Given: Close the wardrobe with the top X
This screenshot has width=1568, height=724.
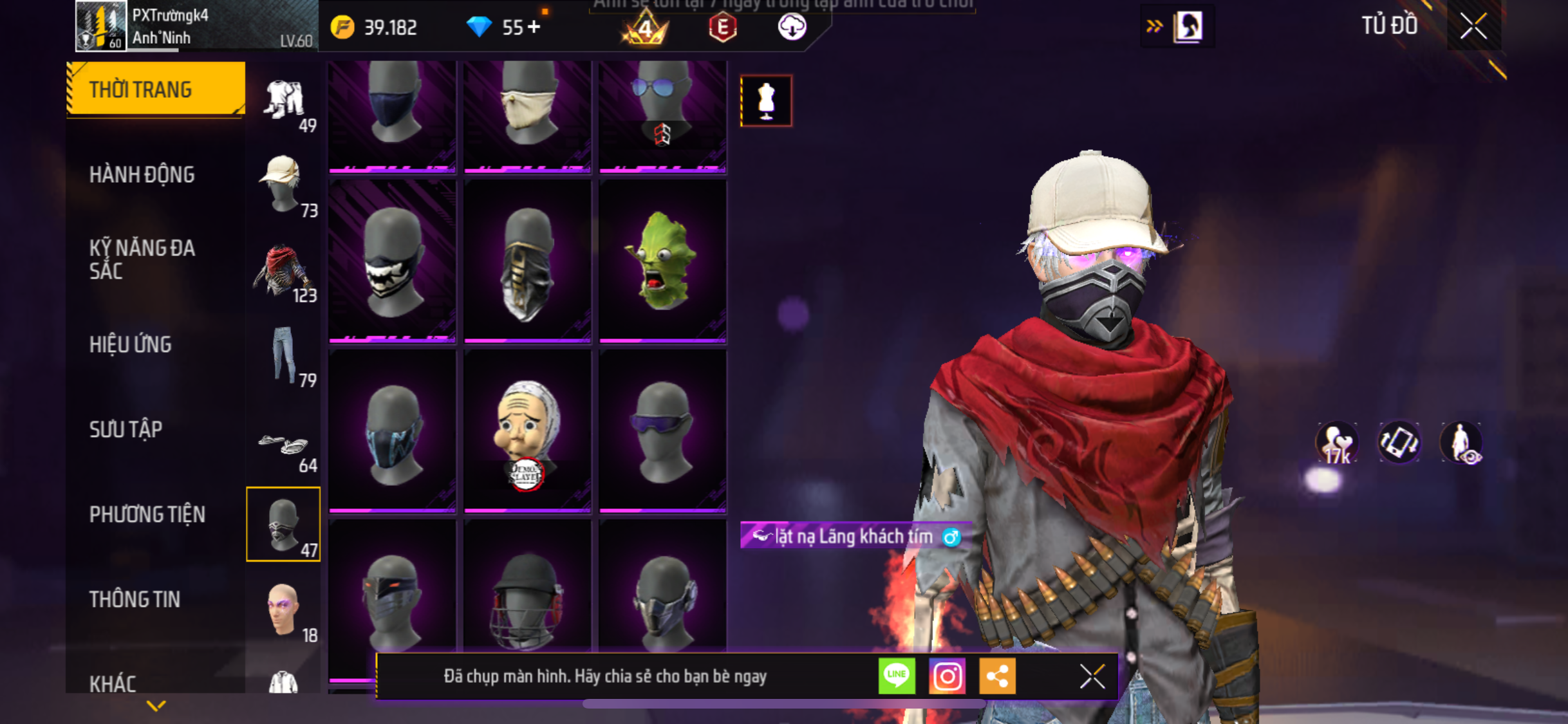Looking at the screenshot, I should tap(1473, 27).
